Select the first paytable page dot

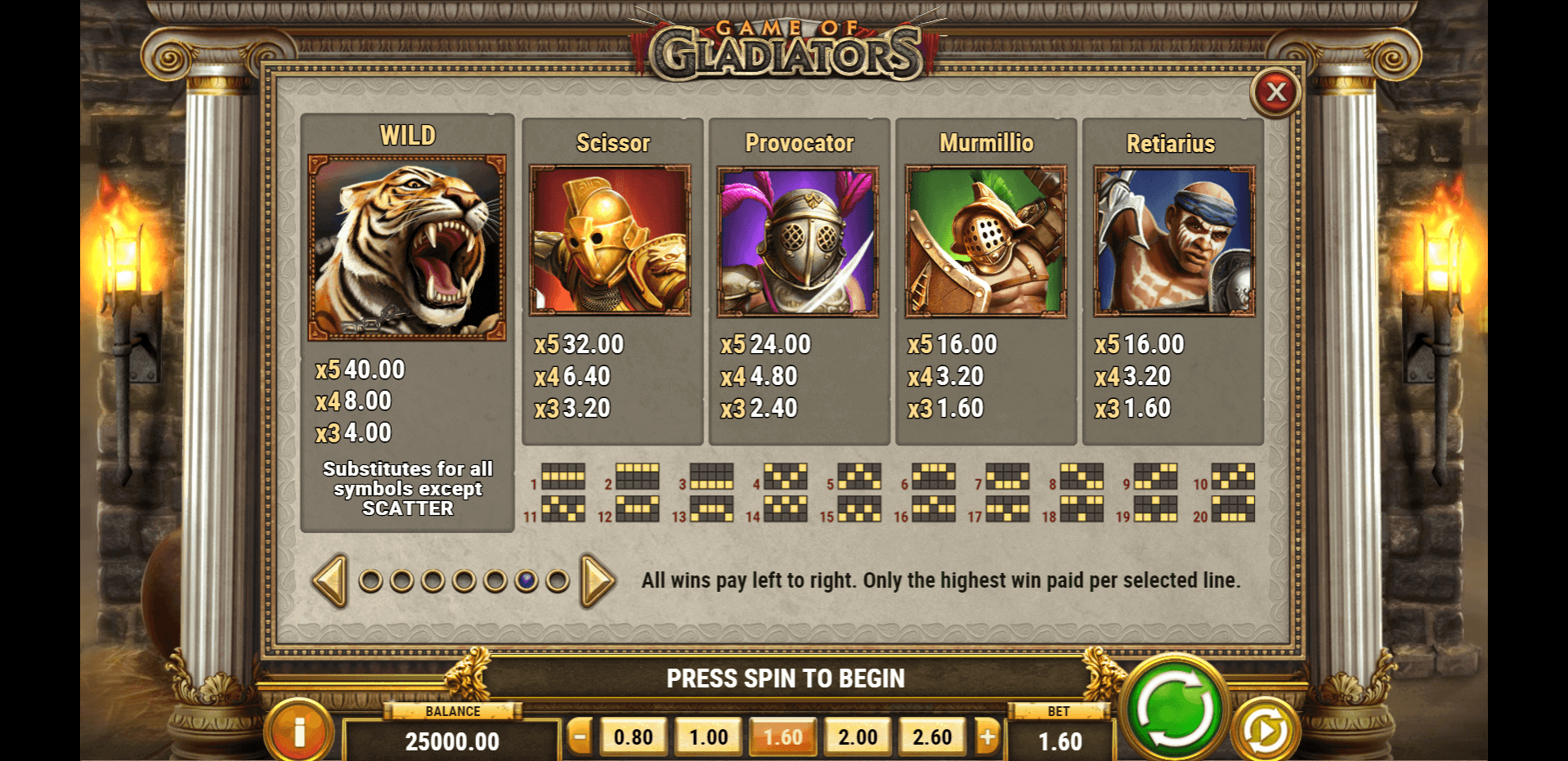point(370,581)
